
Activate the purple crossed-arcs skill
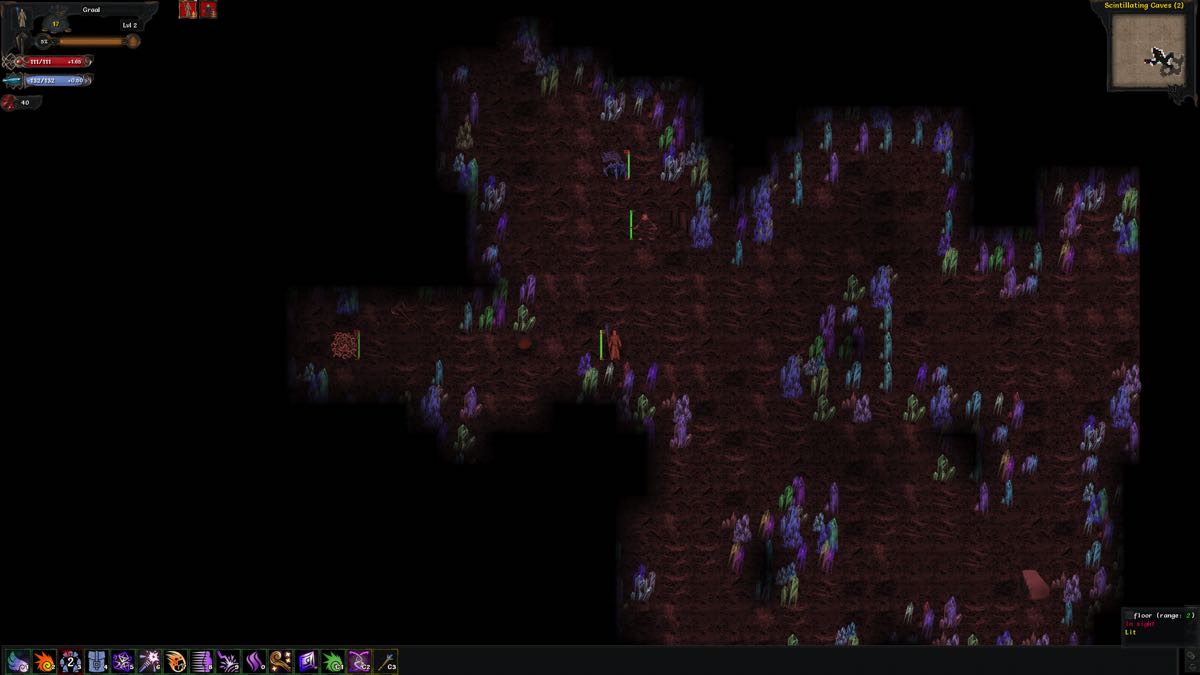pyautogui.click(x=359, y=661)
